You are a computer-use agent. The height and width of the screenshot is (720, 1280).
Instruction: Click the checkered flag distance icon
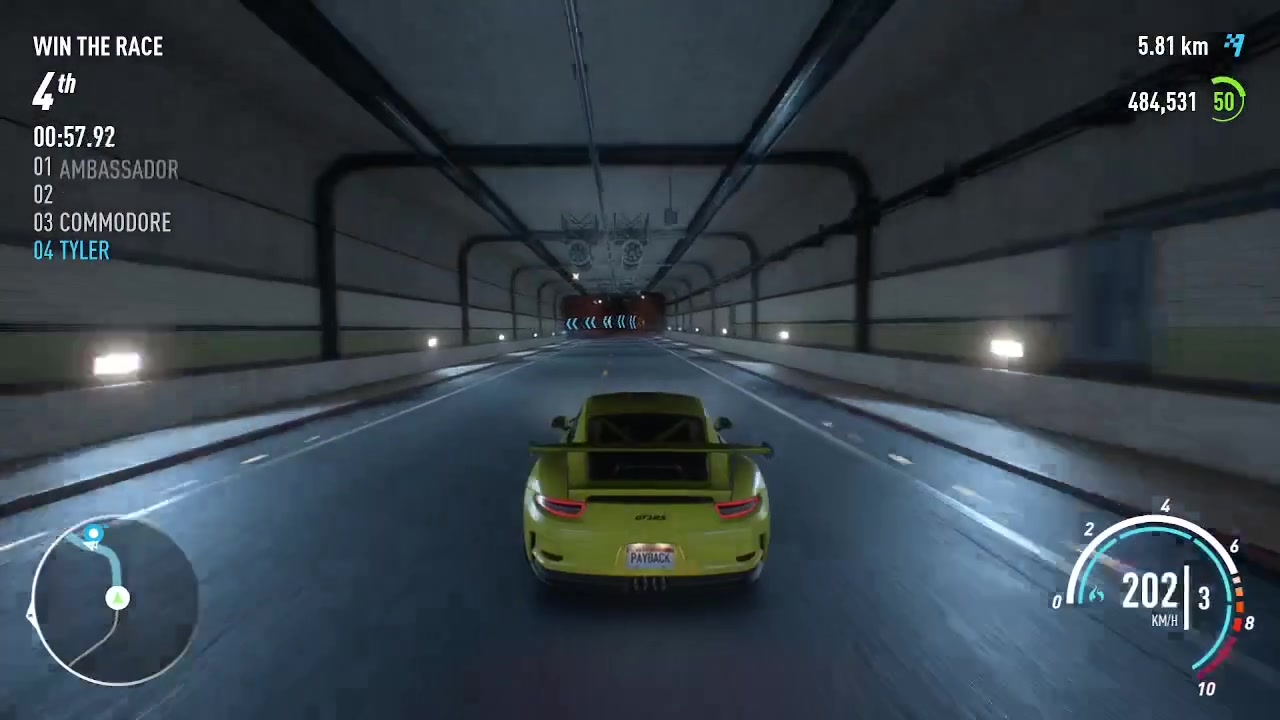click(x=1236, y=45)
